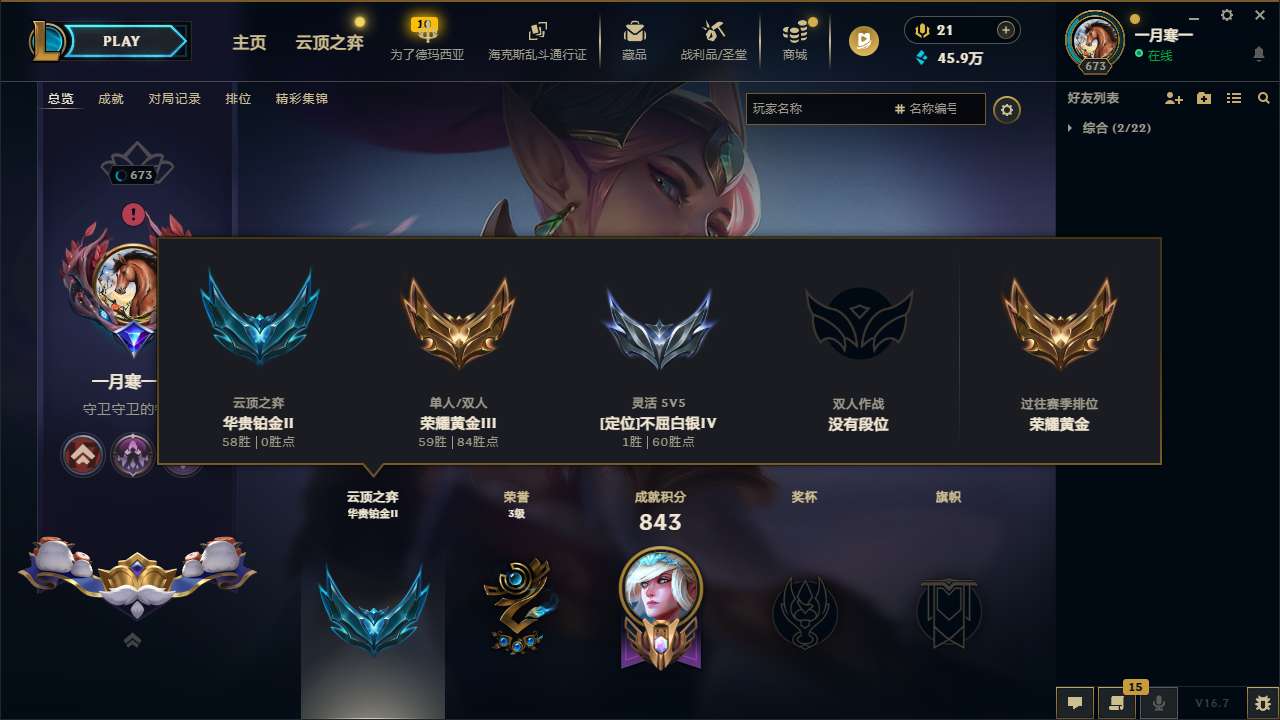This screenshot has width=1280, height=720.
Task: Mute the microphone in the status bar
Action: [x=1160, y=703]
